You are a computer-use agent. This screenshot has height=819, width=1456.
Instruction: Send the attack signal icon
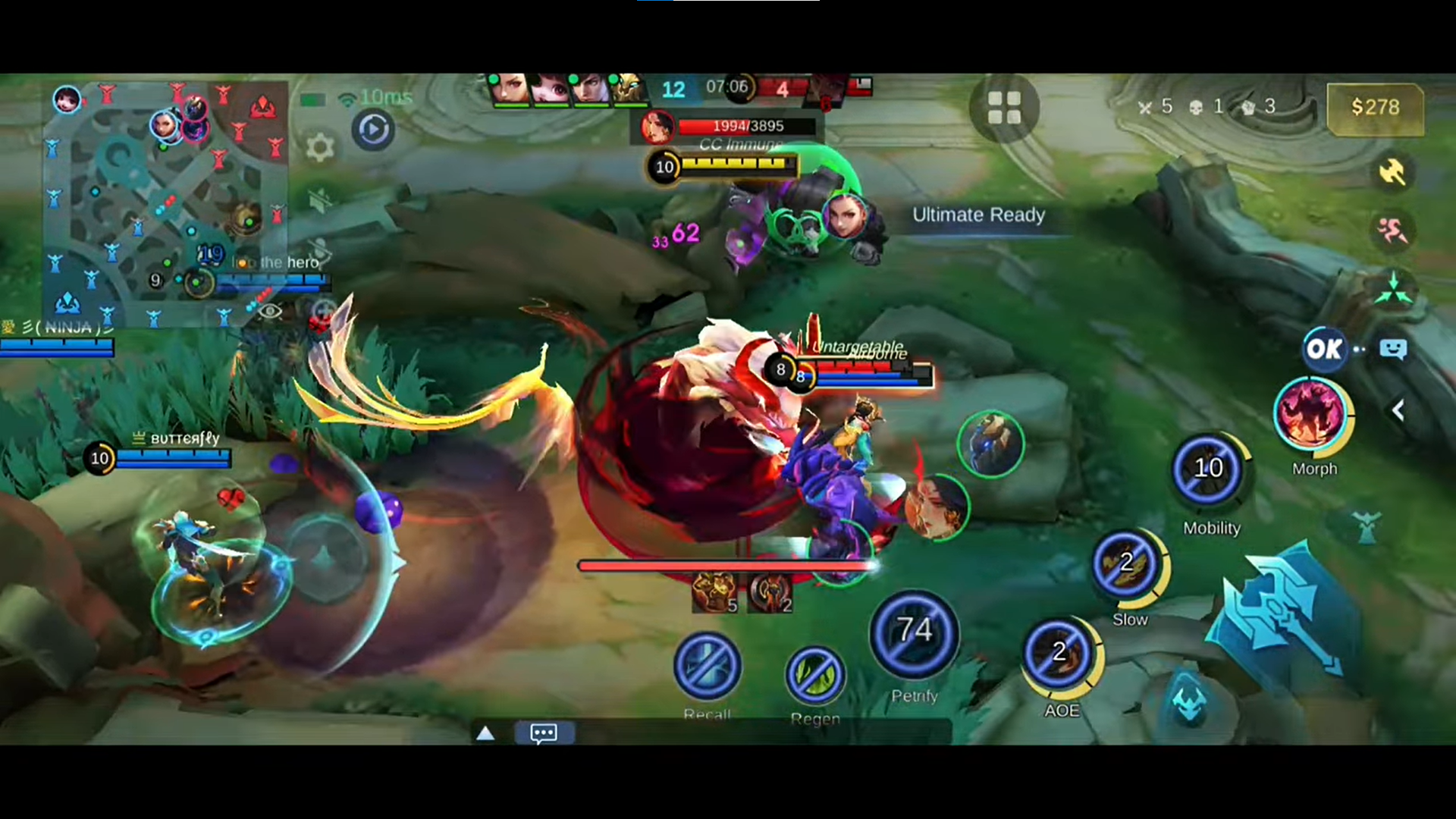pyautogui.click(x=1392, y=172)
